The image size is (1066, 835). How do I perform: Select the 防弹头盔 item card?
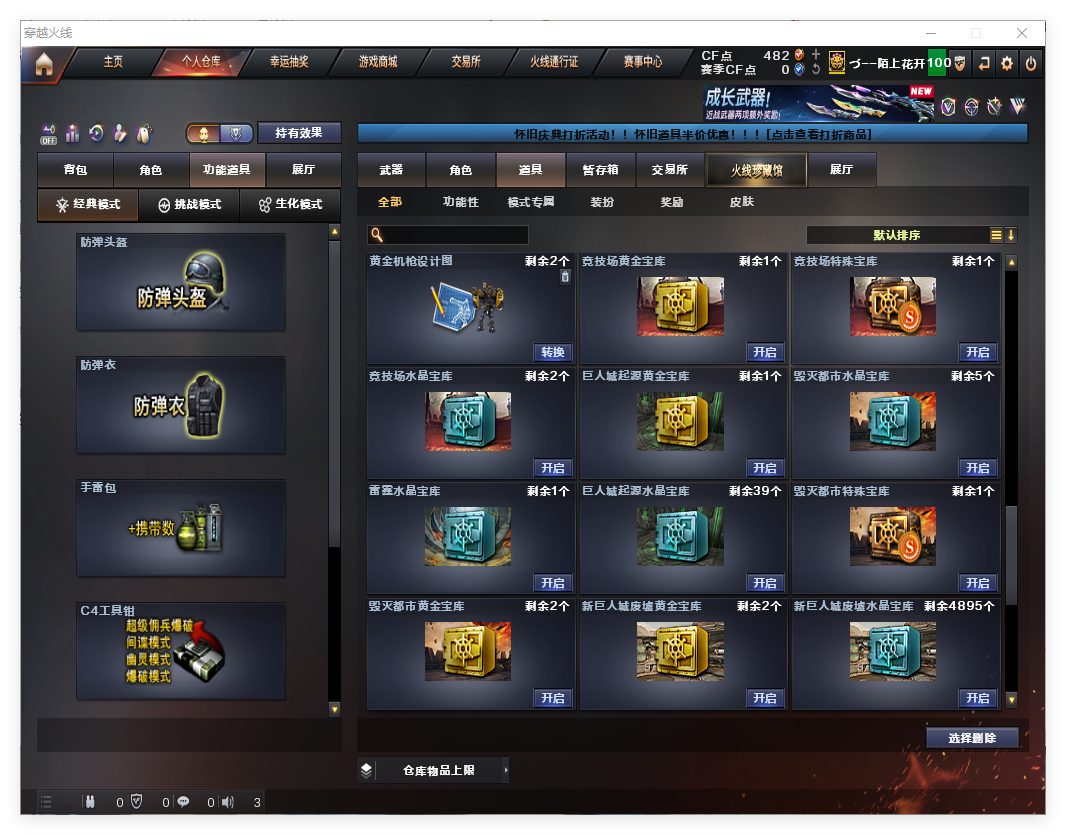click(181, 282)
